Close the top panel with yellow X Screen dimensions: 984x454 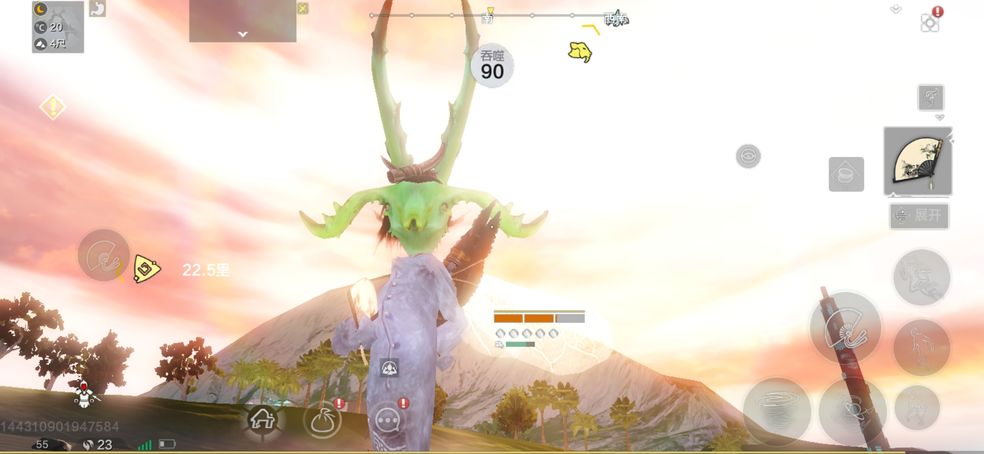point(303,8)
